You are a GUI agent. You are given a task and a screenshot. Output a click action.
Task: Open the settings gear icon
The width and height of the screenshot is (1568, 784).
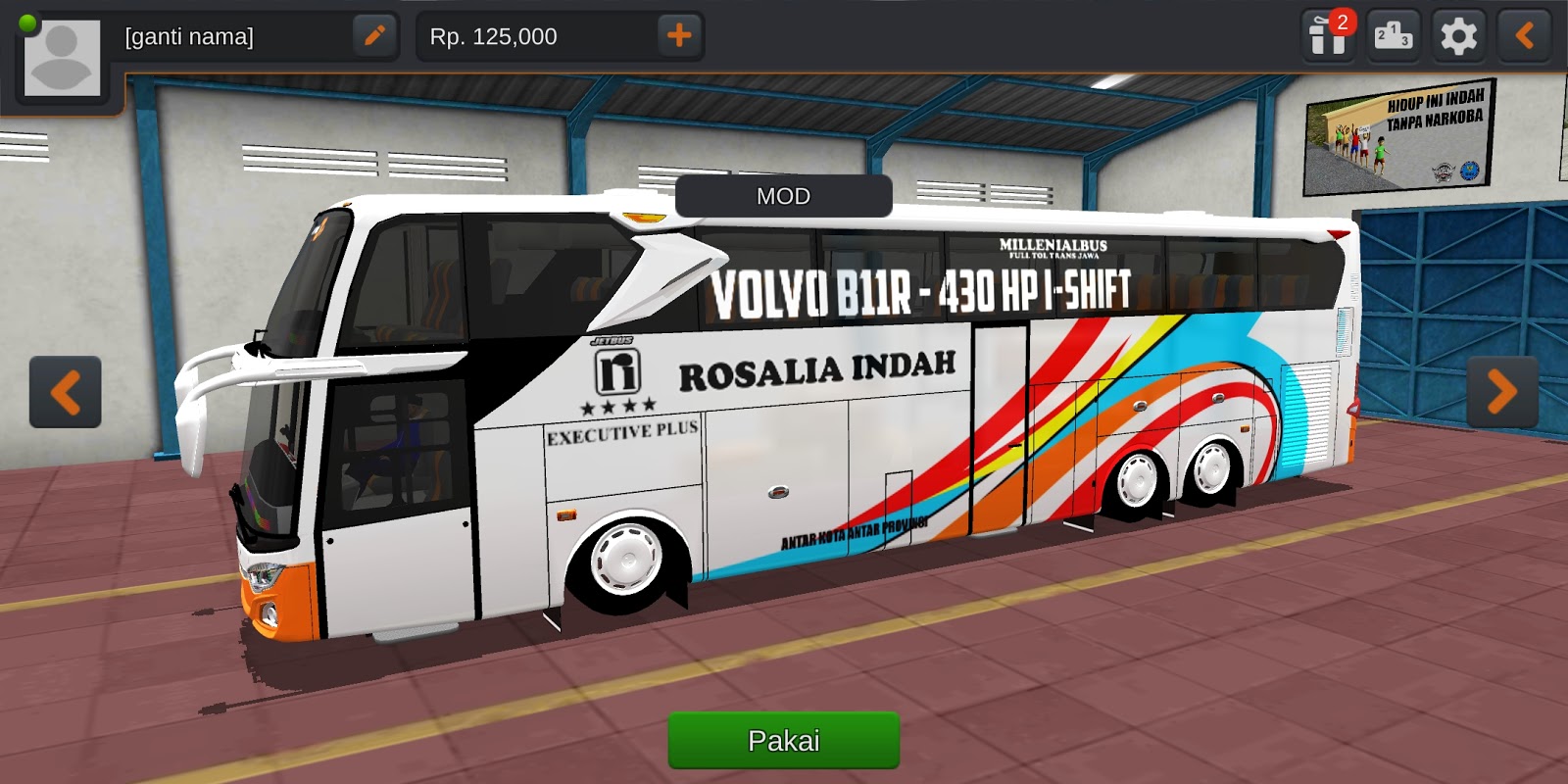click(x=1458, y=36)
